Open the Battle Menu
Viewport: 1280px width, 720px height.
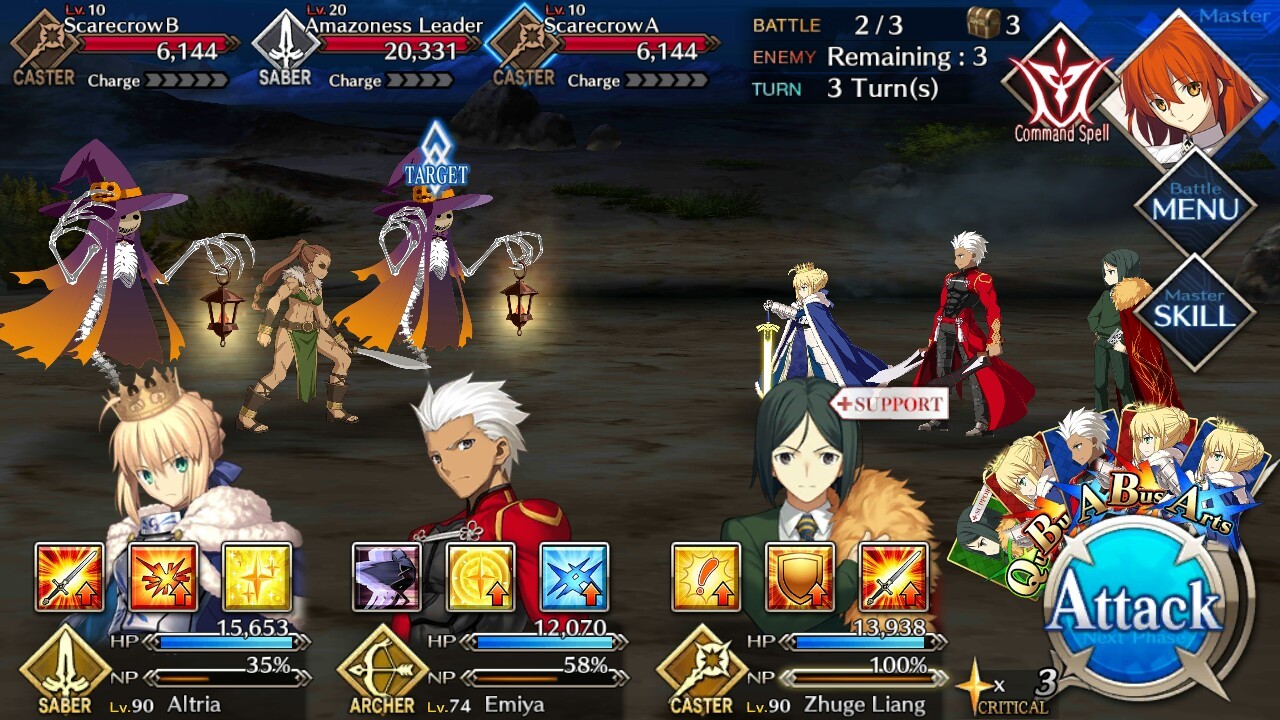pos(1195,203)
